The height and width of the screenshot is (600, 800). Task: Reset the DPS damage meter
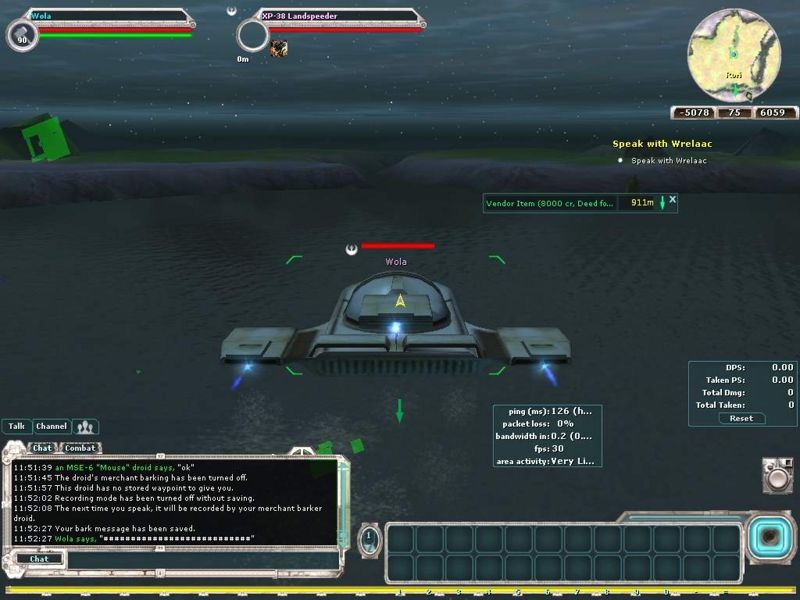(x=741, y=418)
